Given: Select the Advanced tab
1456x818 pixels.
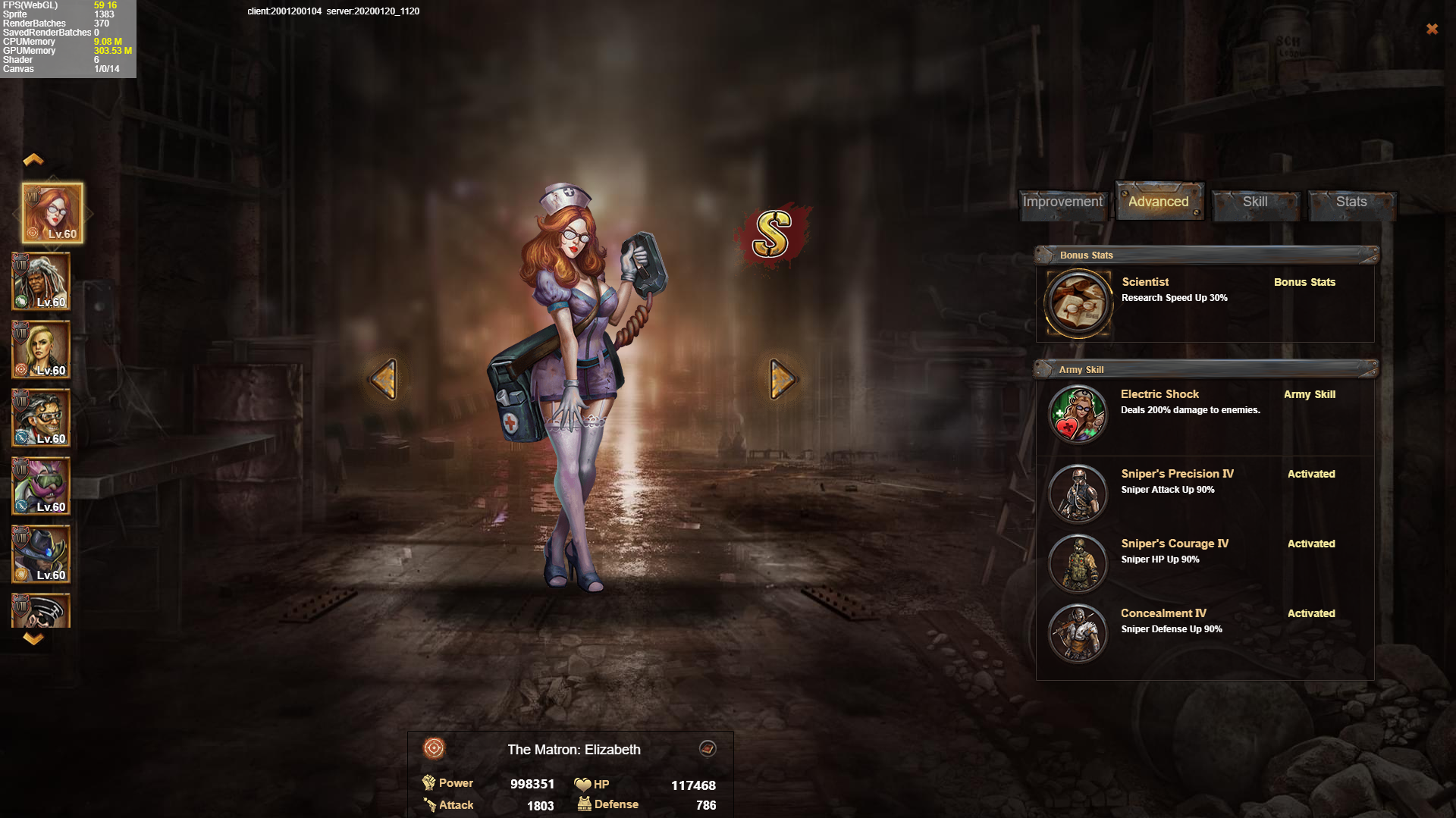Looking at the screenshot, I should 1158,202.
